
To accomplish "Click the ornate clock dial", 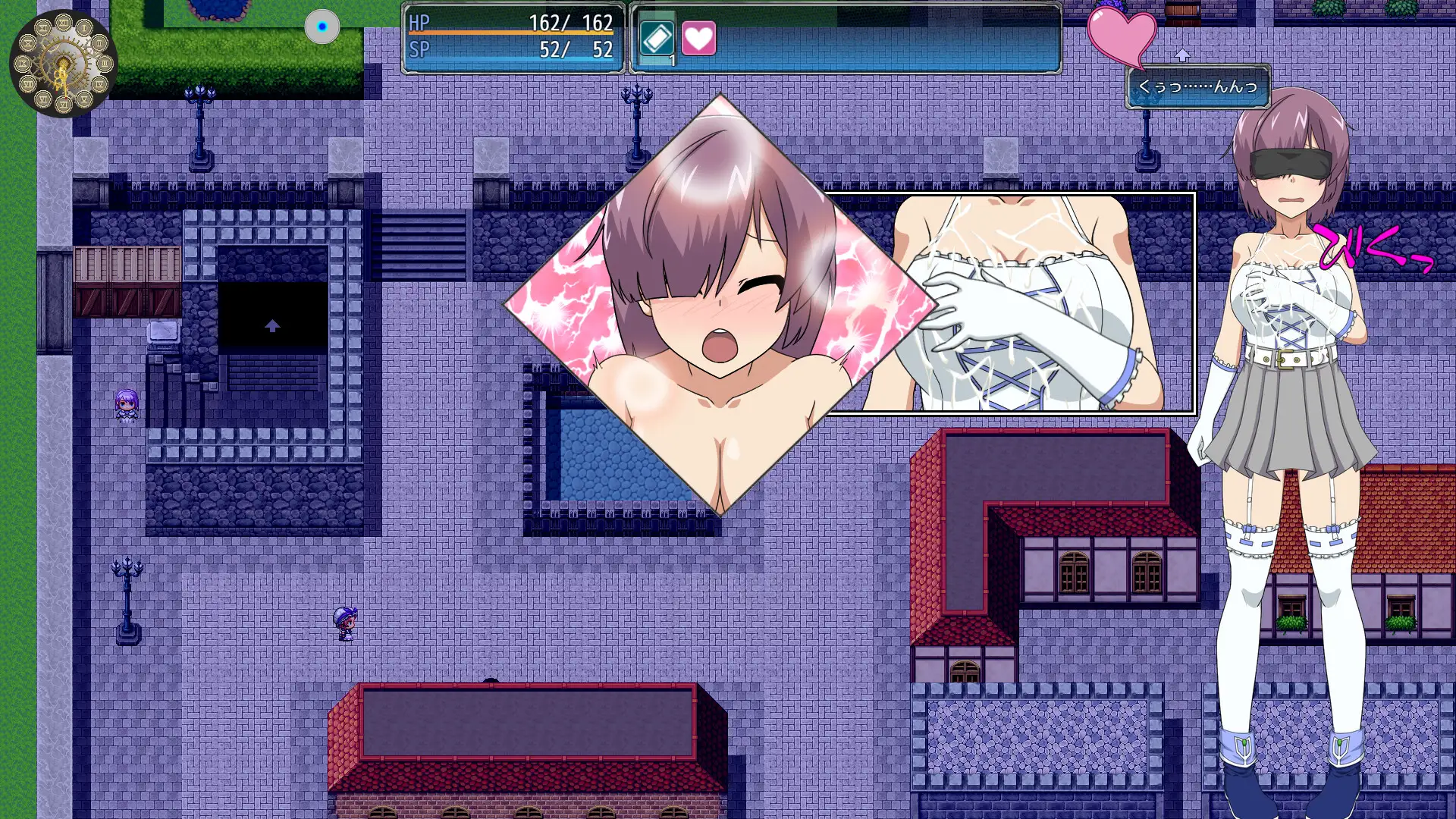I will (x=63, y=64).
